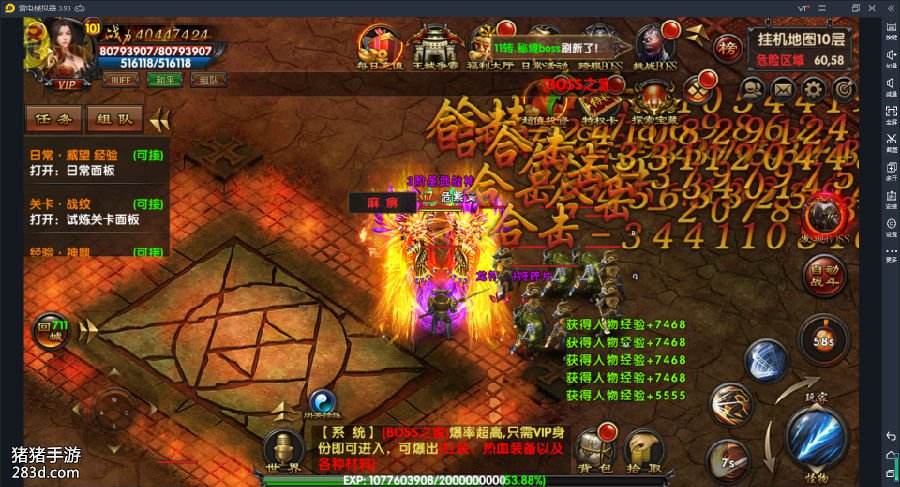Use the potion gourd item on 58s cooldown
The image size is (900, 487).
pyautogui.click(x=823, y=339)
